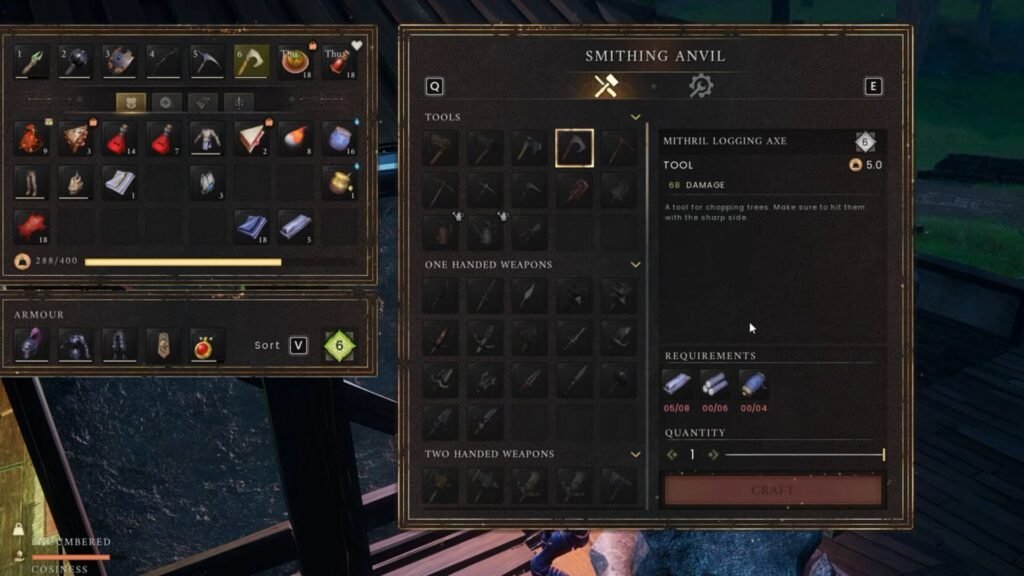
Task: Increase the craft quantity by one
Action: 713,455
